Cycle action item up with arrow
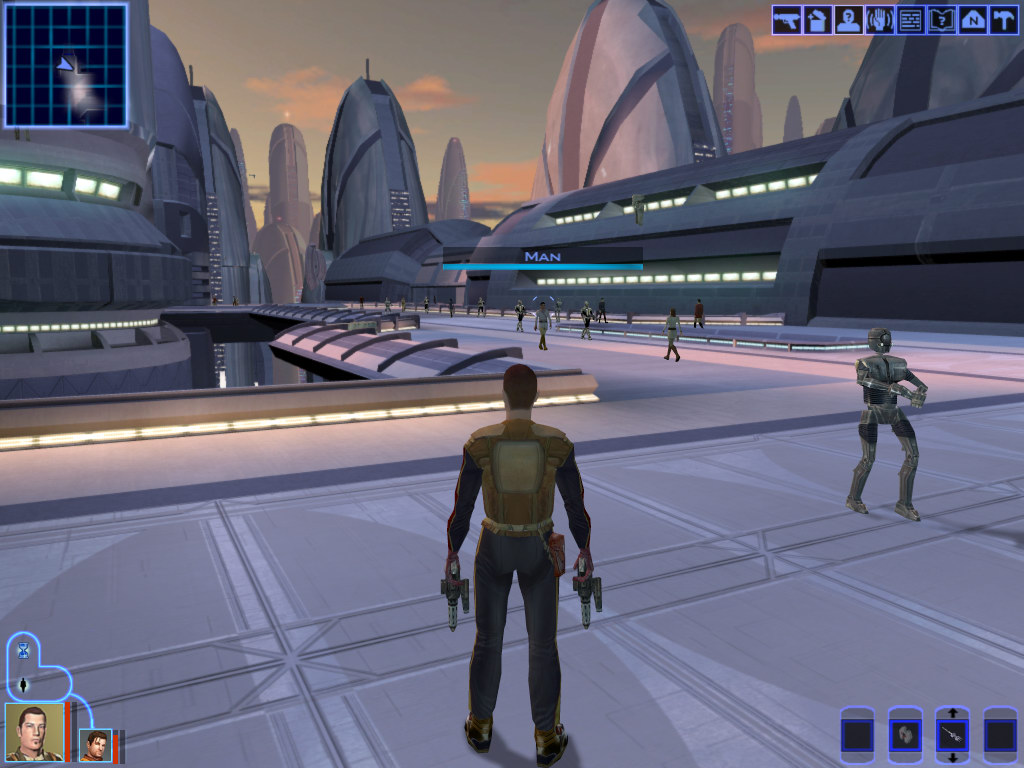 (x=953, y=713)
